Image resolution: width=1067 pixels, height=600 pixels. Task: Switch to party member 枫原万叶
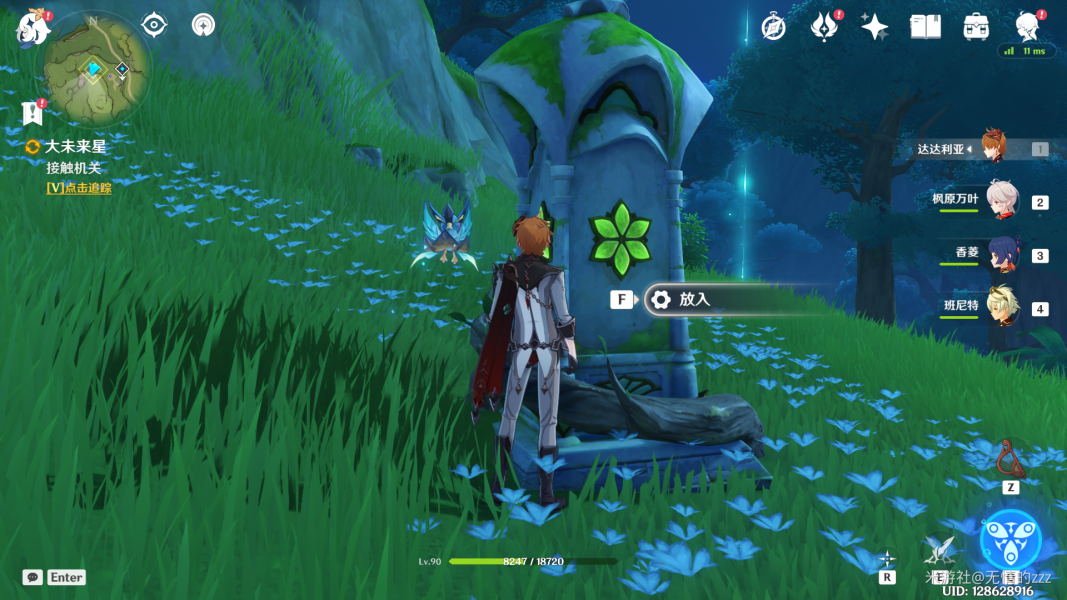(1001, 199)
